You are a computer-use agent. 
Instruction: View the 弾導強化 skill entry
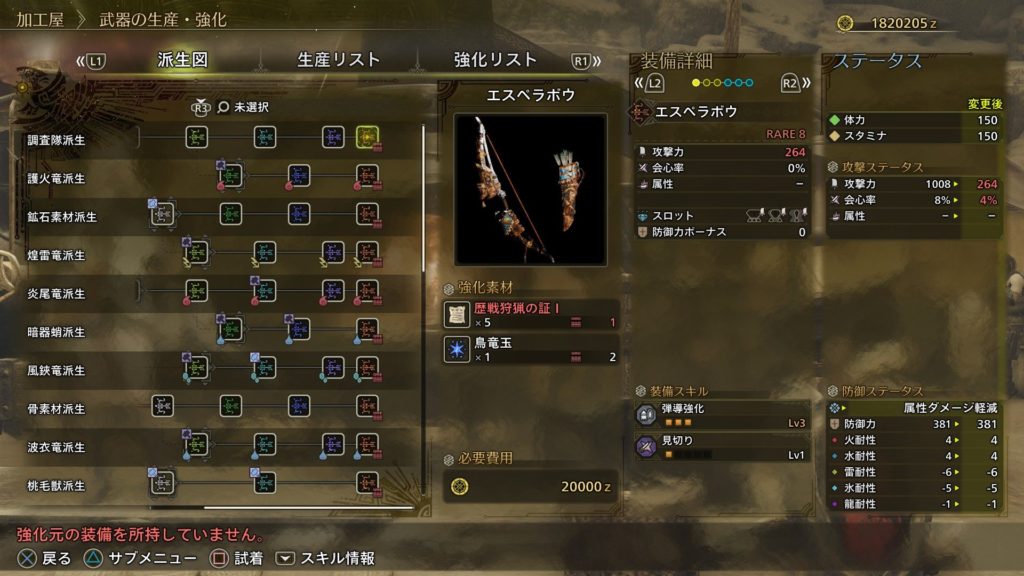(722, 416)
